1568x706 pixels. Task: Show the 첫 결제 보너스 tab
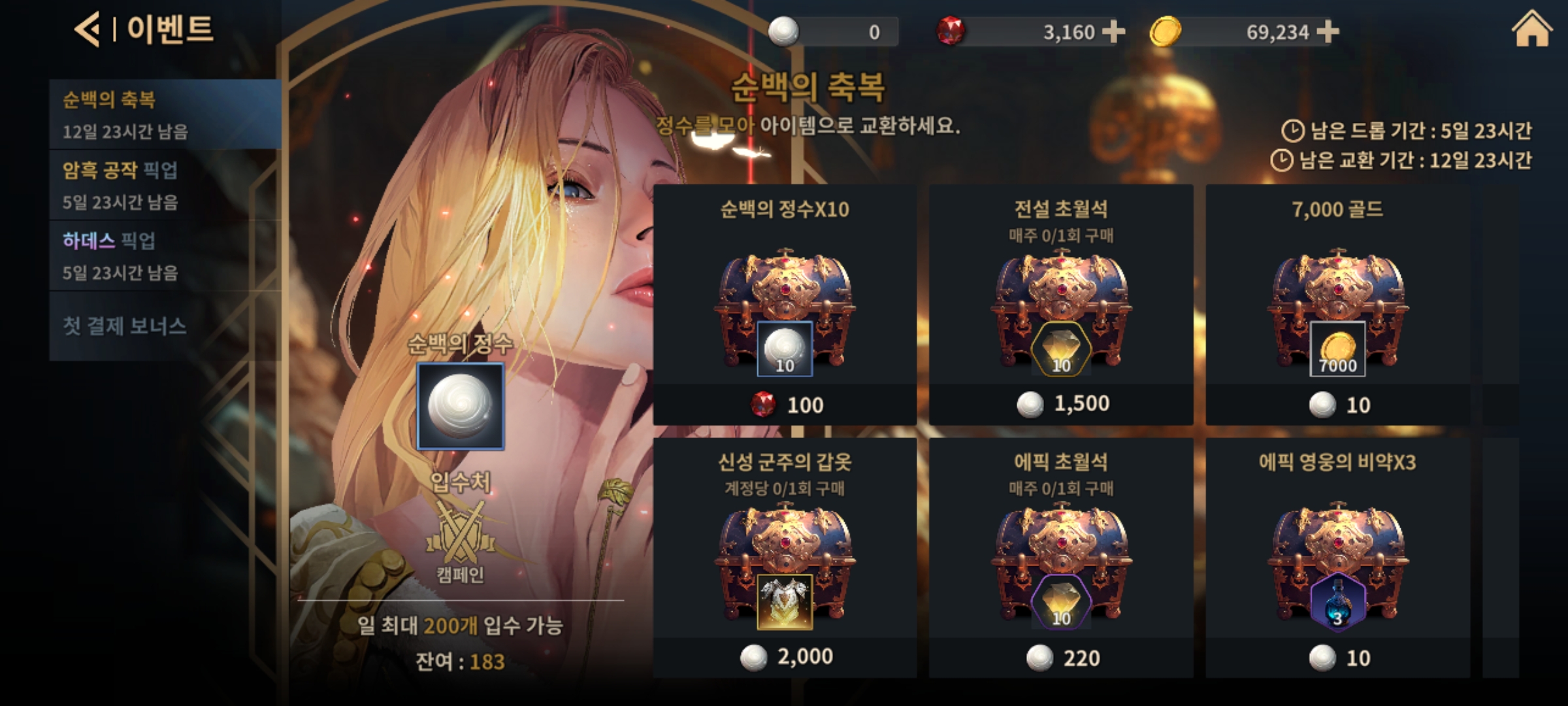(165, 326)
